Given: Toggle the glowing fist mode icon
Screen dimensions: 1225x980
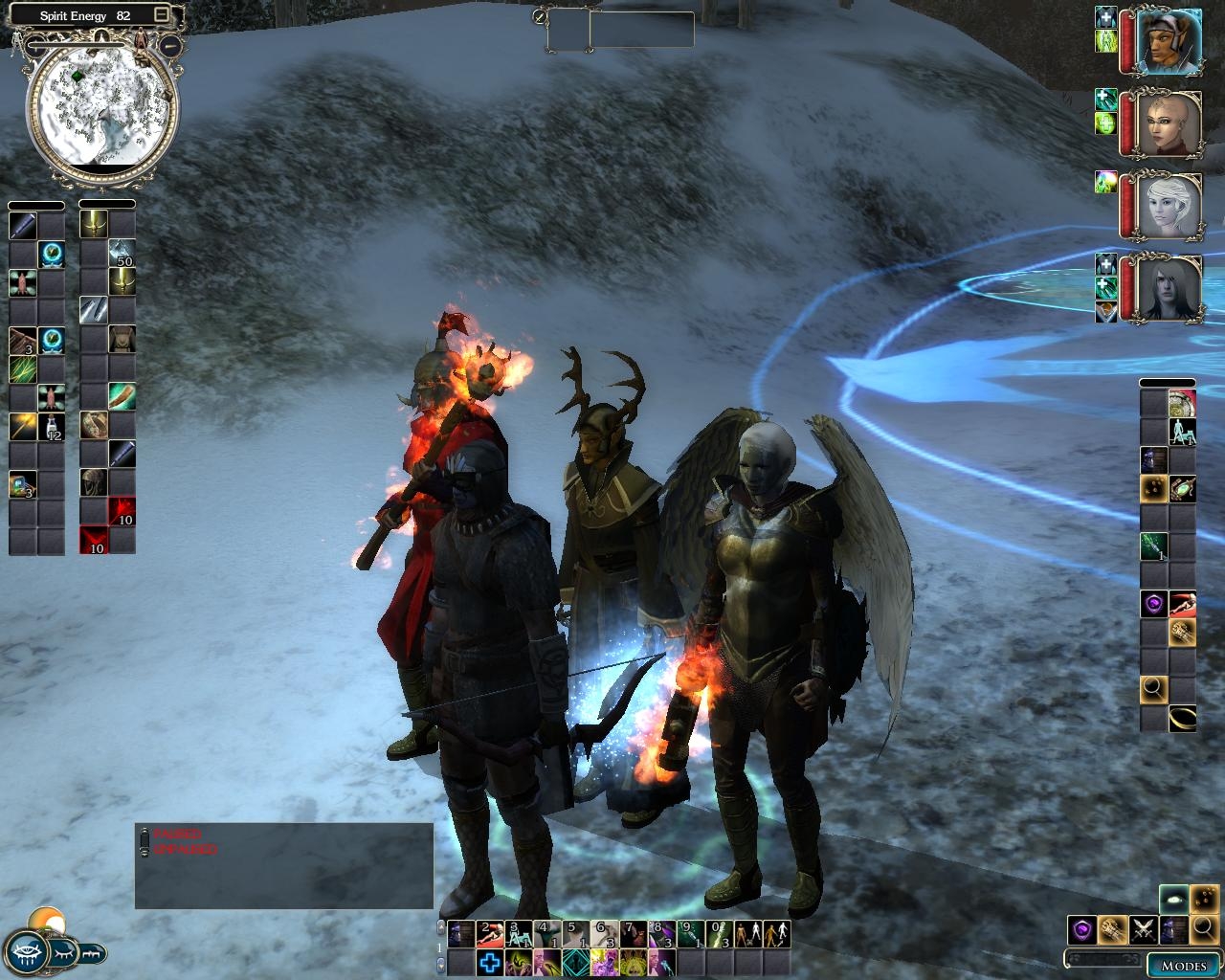Looking at the screenshot, I should 1112,928.
